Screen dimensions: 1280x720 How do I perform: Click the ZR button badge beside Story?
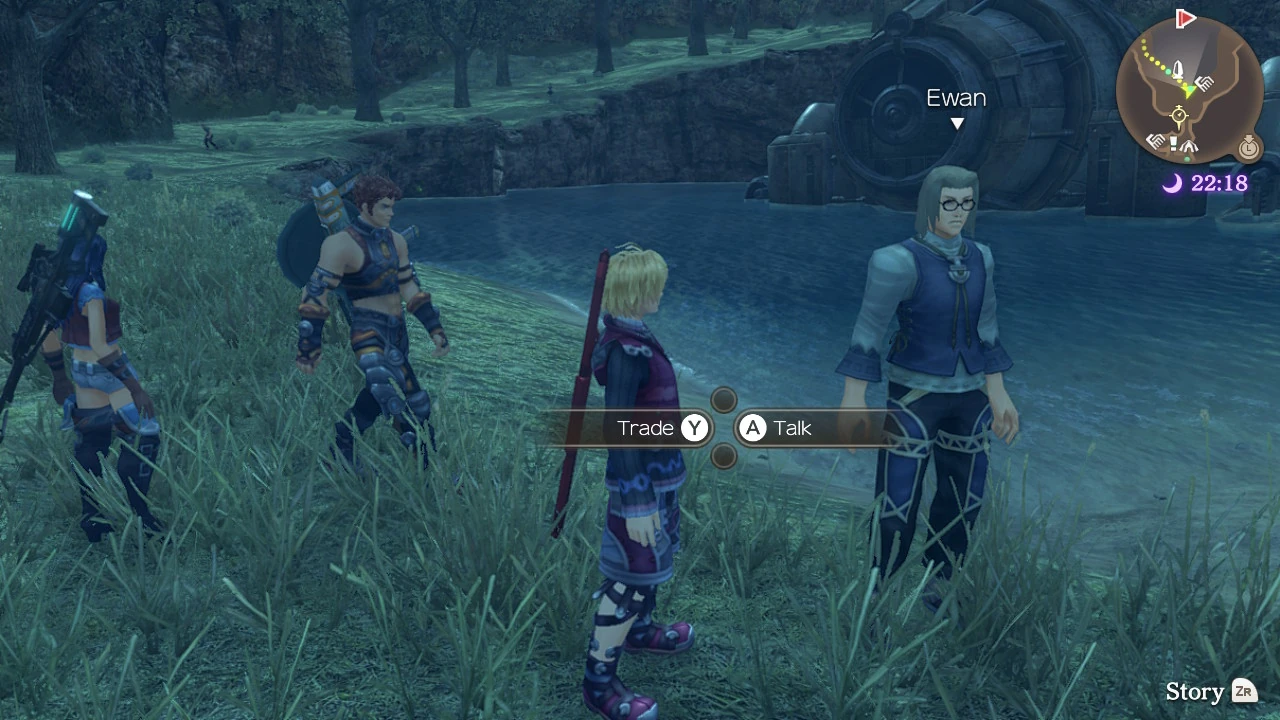[1243, 691]
